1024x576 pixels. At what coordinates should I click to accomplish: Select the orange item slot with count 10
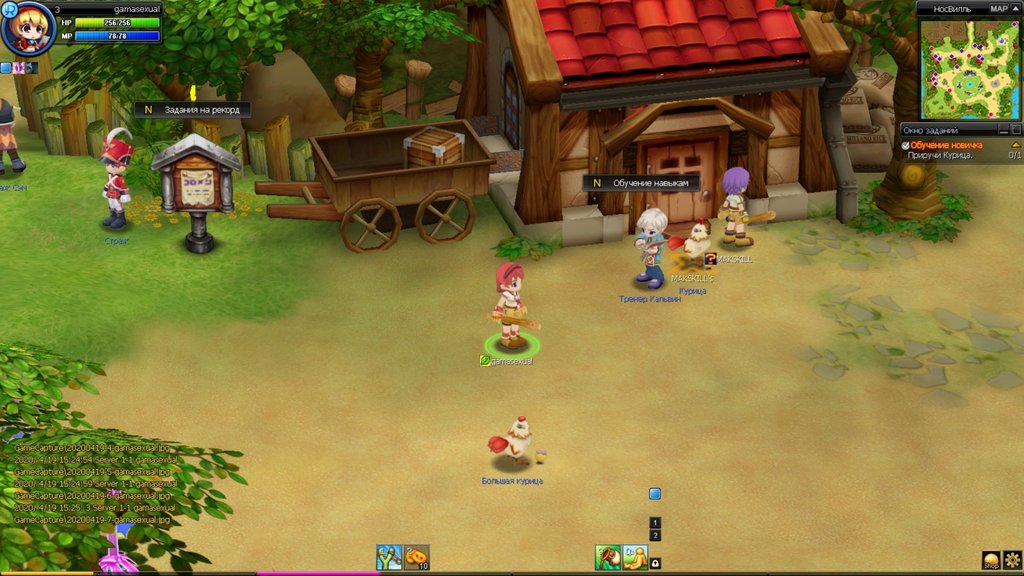point(416,558)
